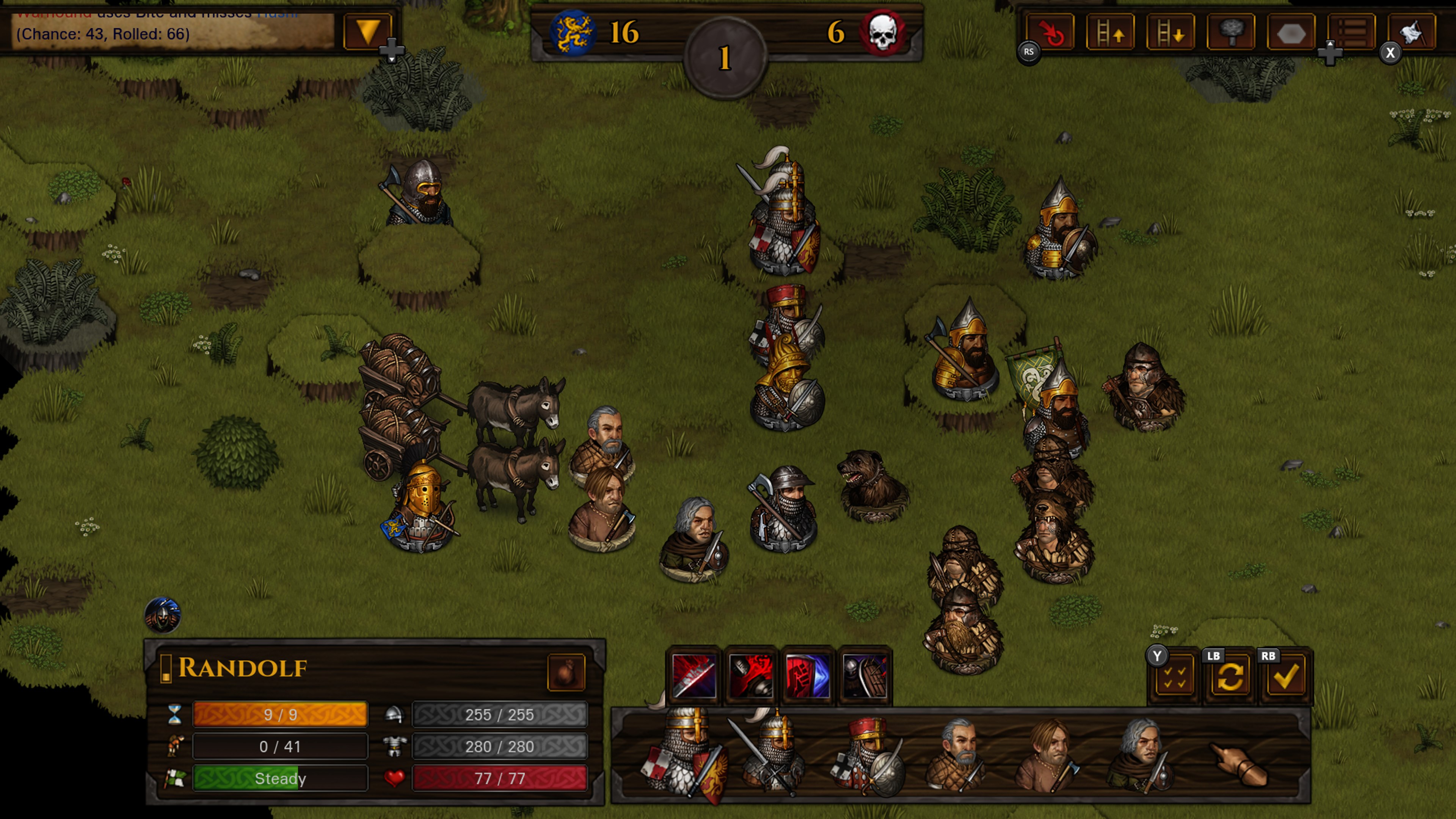1456x819 pixels.
Task: Click the white flag surrender icon
Action: coord(1412,33)
